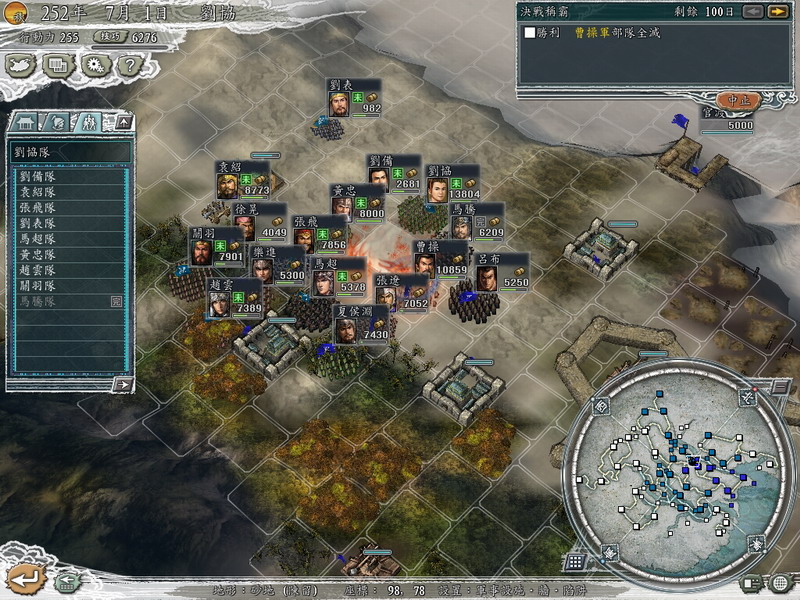800x600 pixels.
Task: Click the overlapping windows icon button
Action: (x=58, y=65)
